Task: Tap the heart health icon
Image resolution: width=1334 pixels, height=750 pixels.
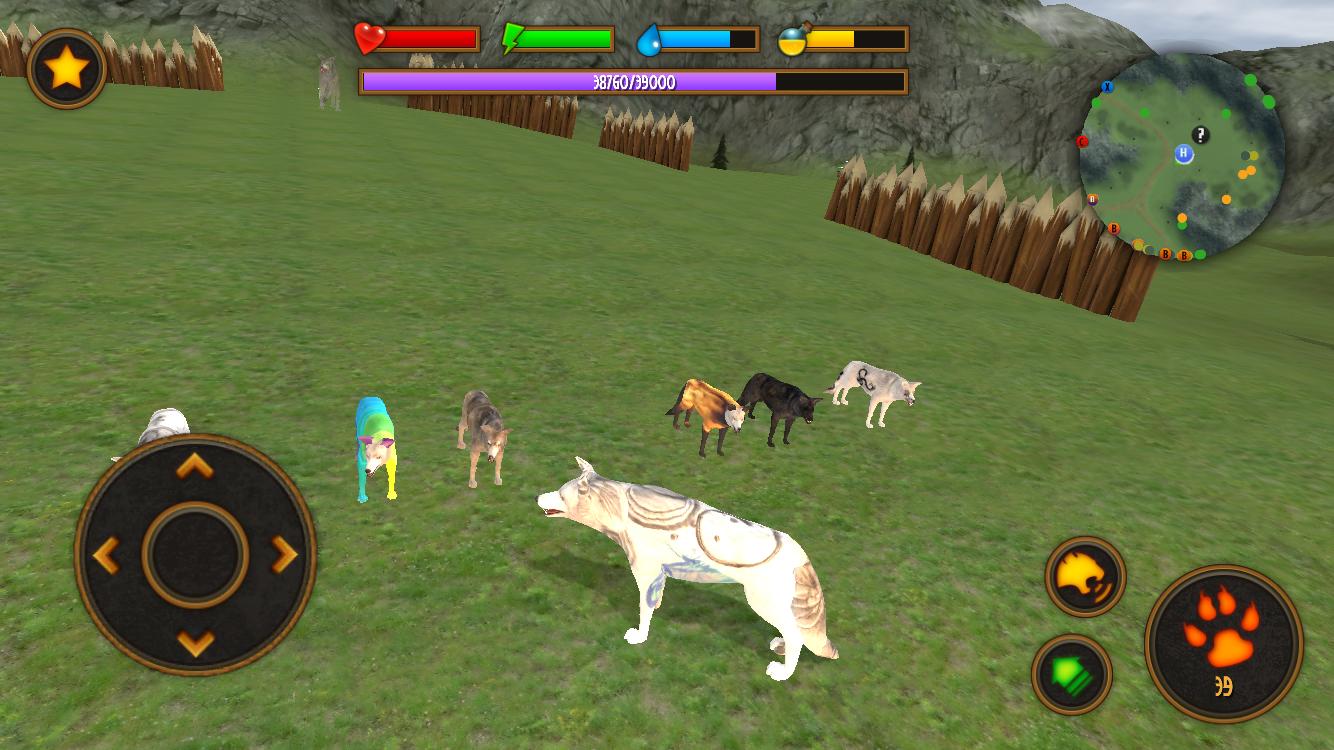Action: (x=367, y=36)
